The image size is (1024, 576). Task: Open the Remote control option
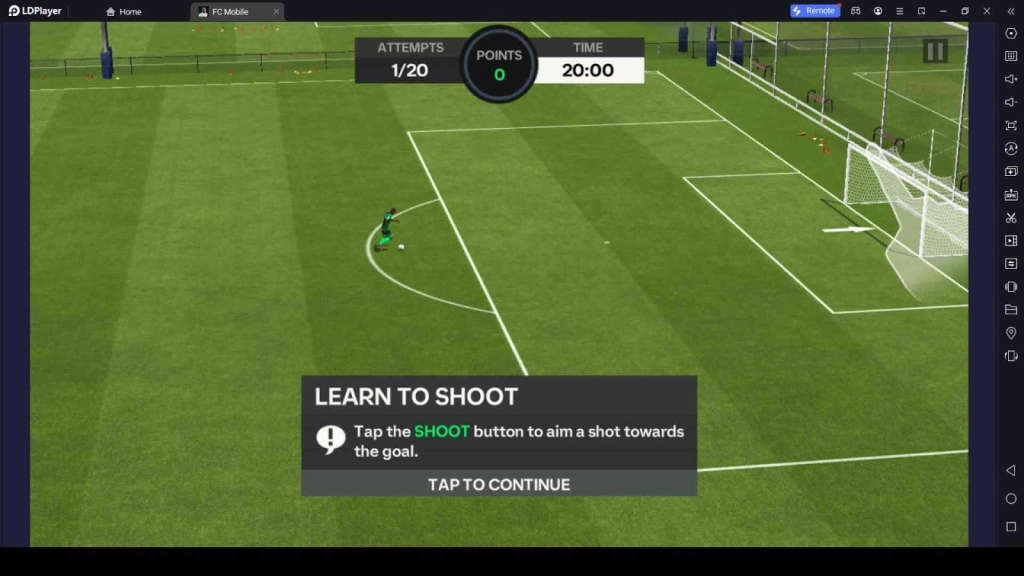[x=814, y=11]
